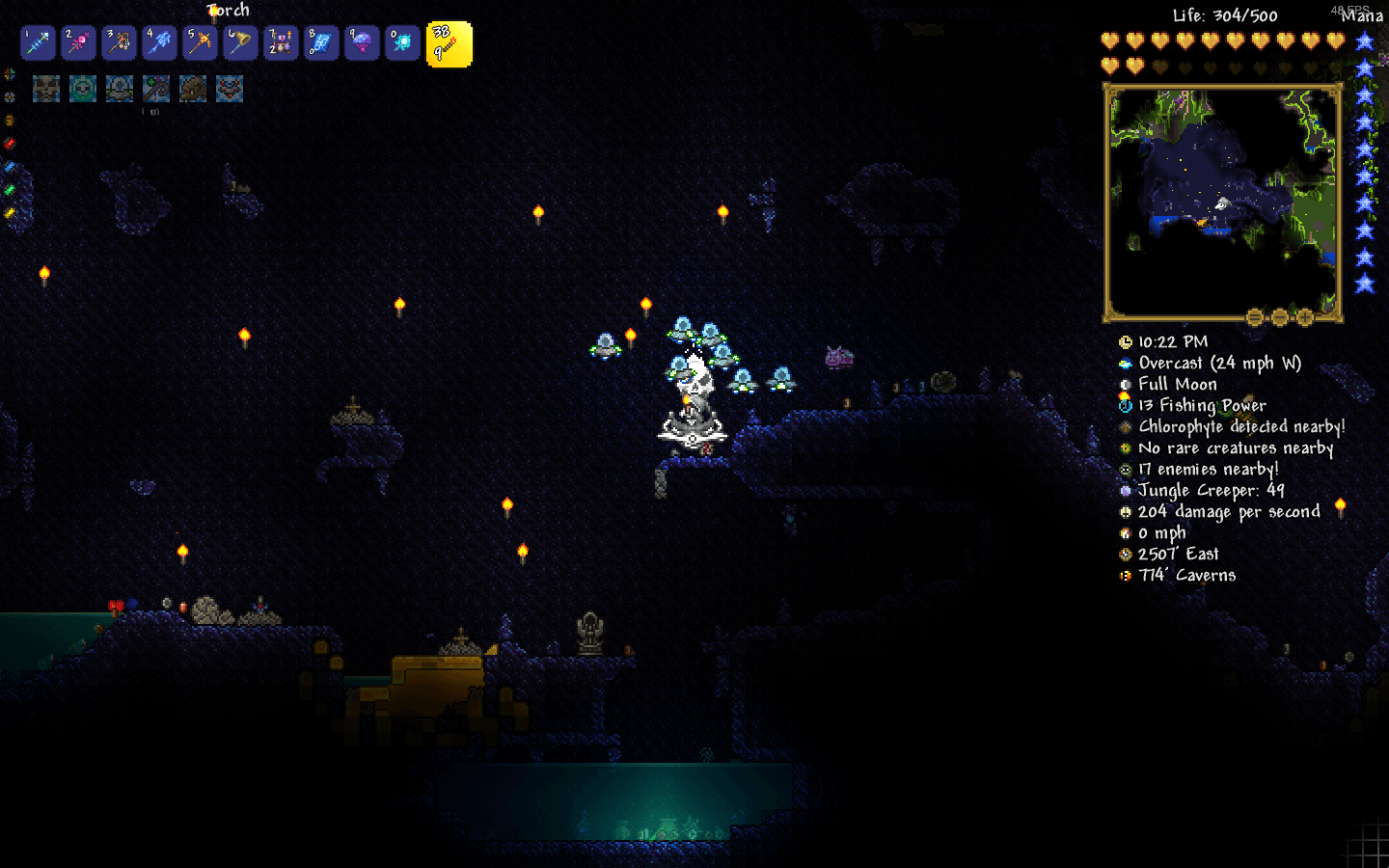The width and height of the screenshot is (1389, 868).
Task: Click the topmost mana star
Action: click(1363, 41)
